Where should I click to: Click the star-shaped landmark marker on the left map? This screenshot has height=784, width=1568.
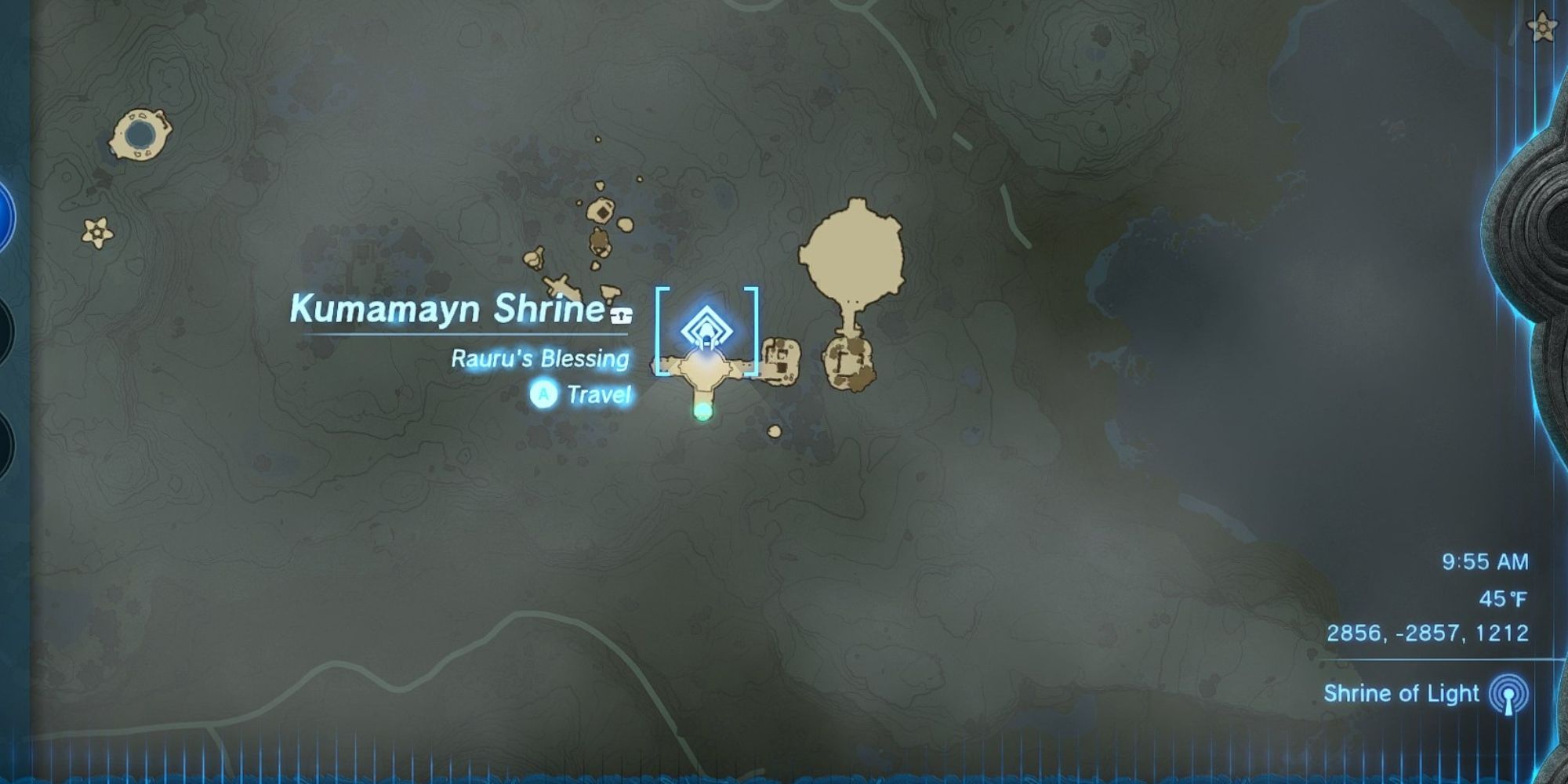96,231
